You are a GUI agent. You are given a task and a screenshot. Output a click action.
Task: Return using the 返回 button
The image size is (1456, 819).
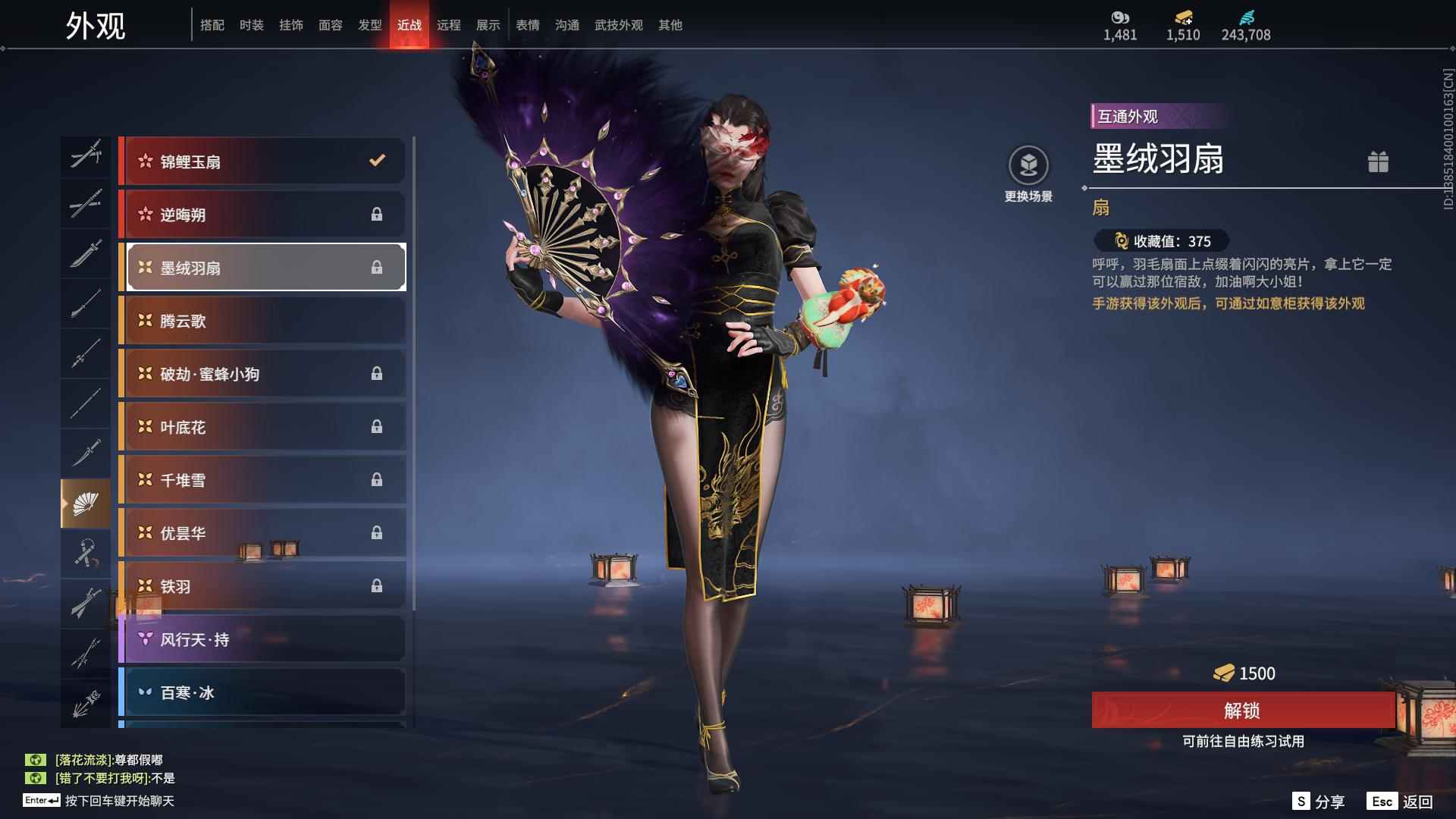[1400, 801]
